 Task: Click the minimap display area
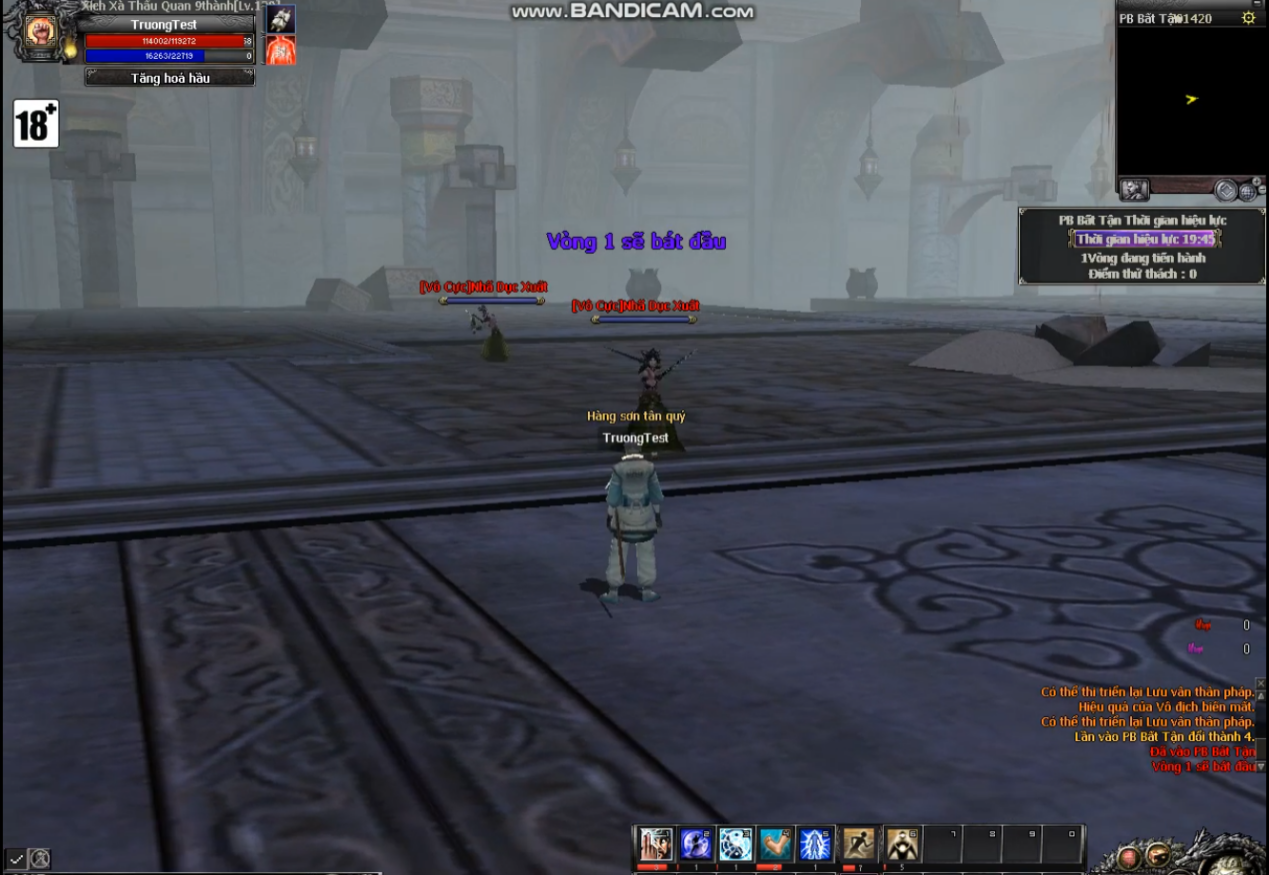1190,100
